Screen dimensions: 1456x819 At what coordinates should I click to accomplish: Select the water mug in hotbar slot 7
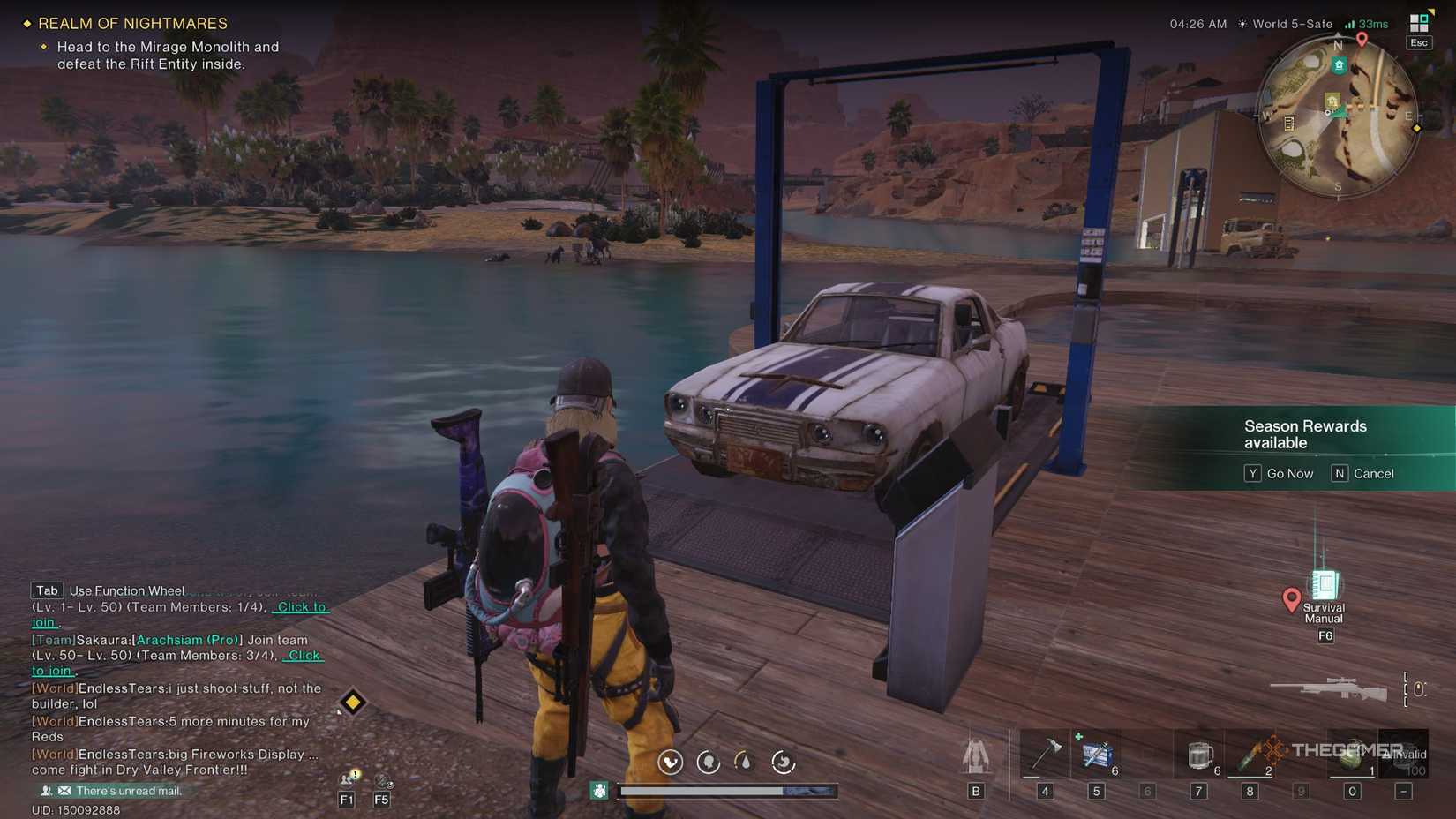(1198, 755)
